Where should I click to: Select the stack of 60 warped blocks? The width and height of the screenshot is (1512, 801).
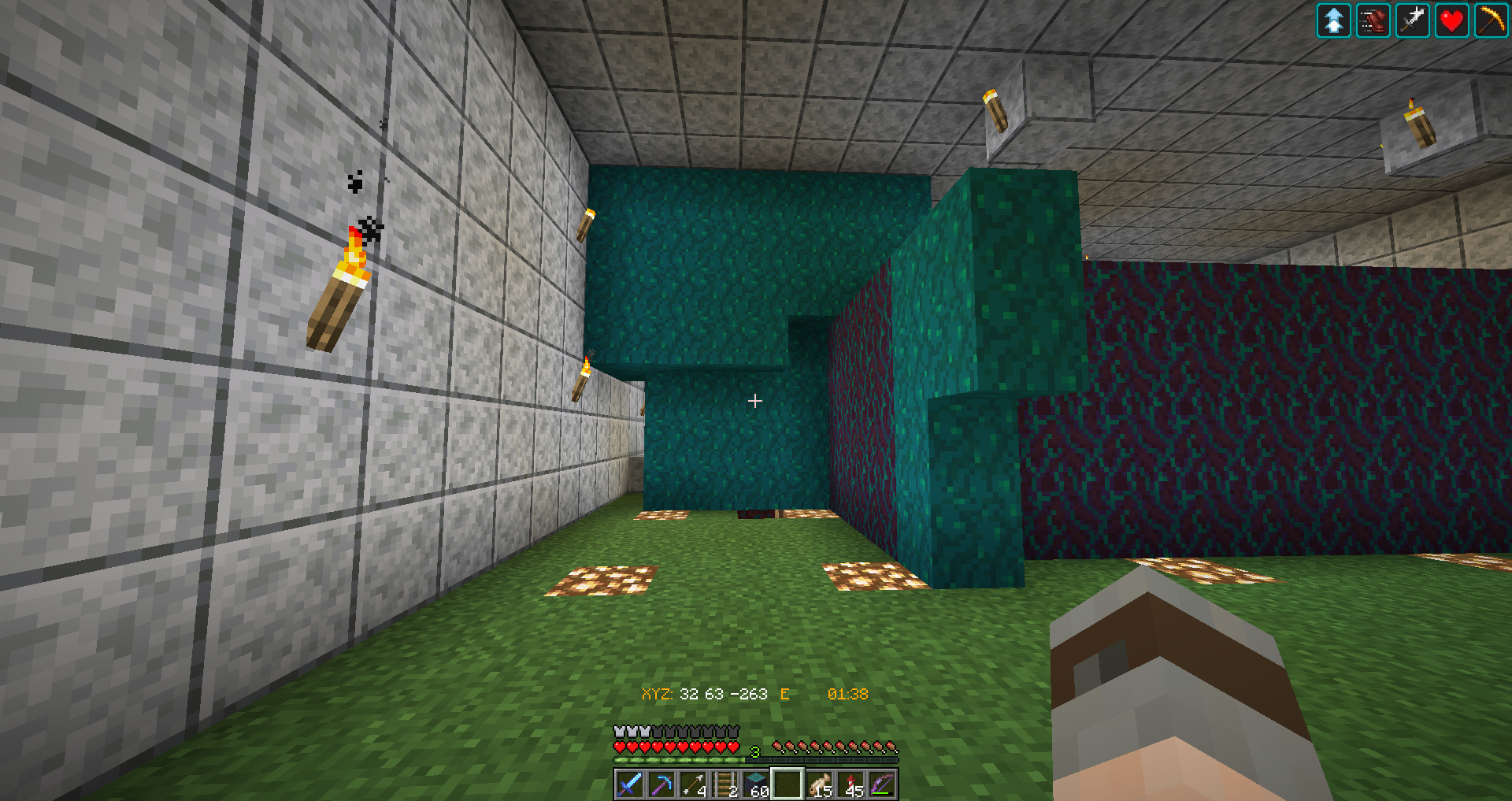pyautogui.click(x=756, y=785)
